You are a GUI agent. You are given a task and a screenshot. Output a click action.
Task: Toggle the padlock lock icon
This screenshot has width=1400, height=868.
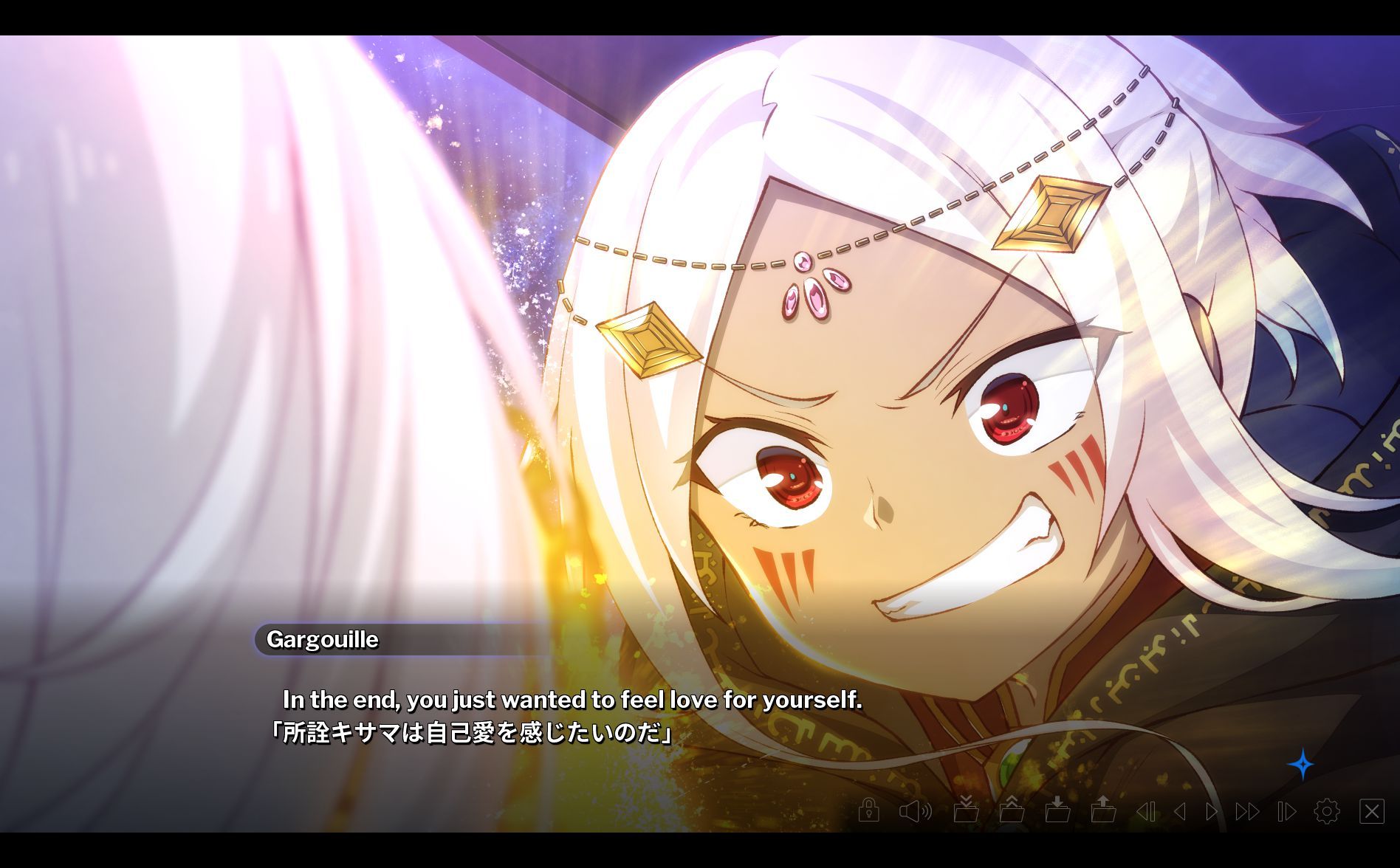[x=869, y=810]
